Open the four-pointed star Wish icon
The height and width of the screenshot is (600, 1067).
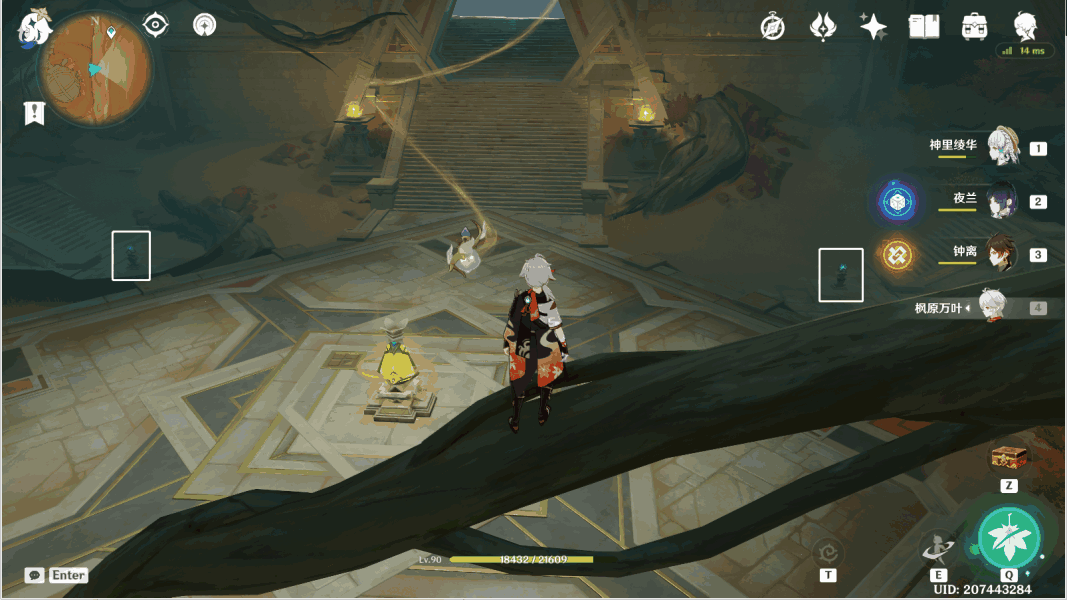point(873,27)
